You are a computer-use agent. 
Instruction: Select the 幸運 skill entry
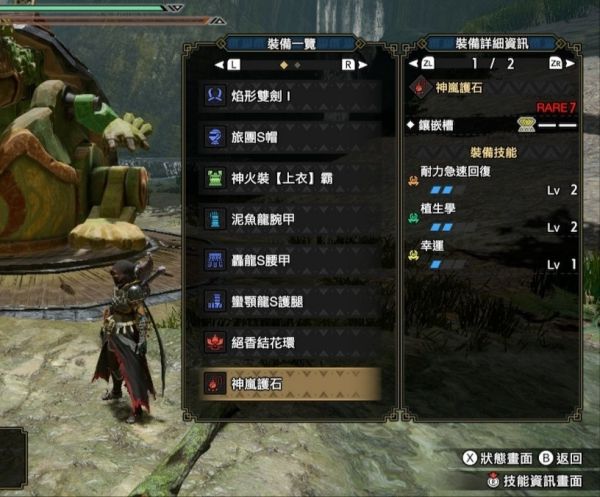492,256
